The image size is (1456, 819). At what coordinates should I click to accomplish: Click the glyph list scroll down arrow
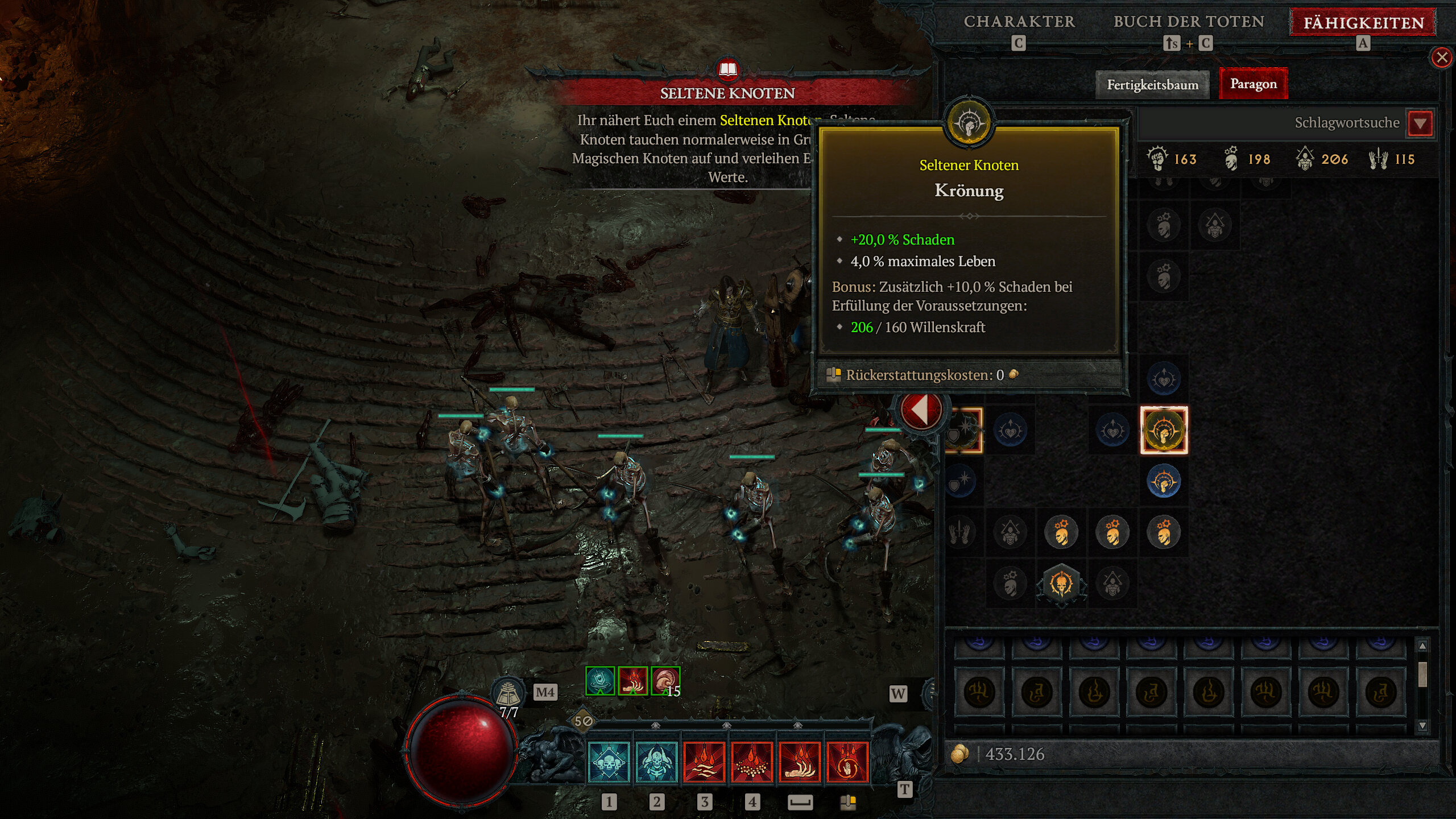[1422, 726]
